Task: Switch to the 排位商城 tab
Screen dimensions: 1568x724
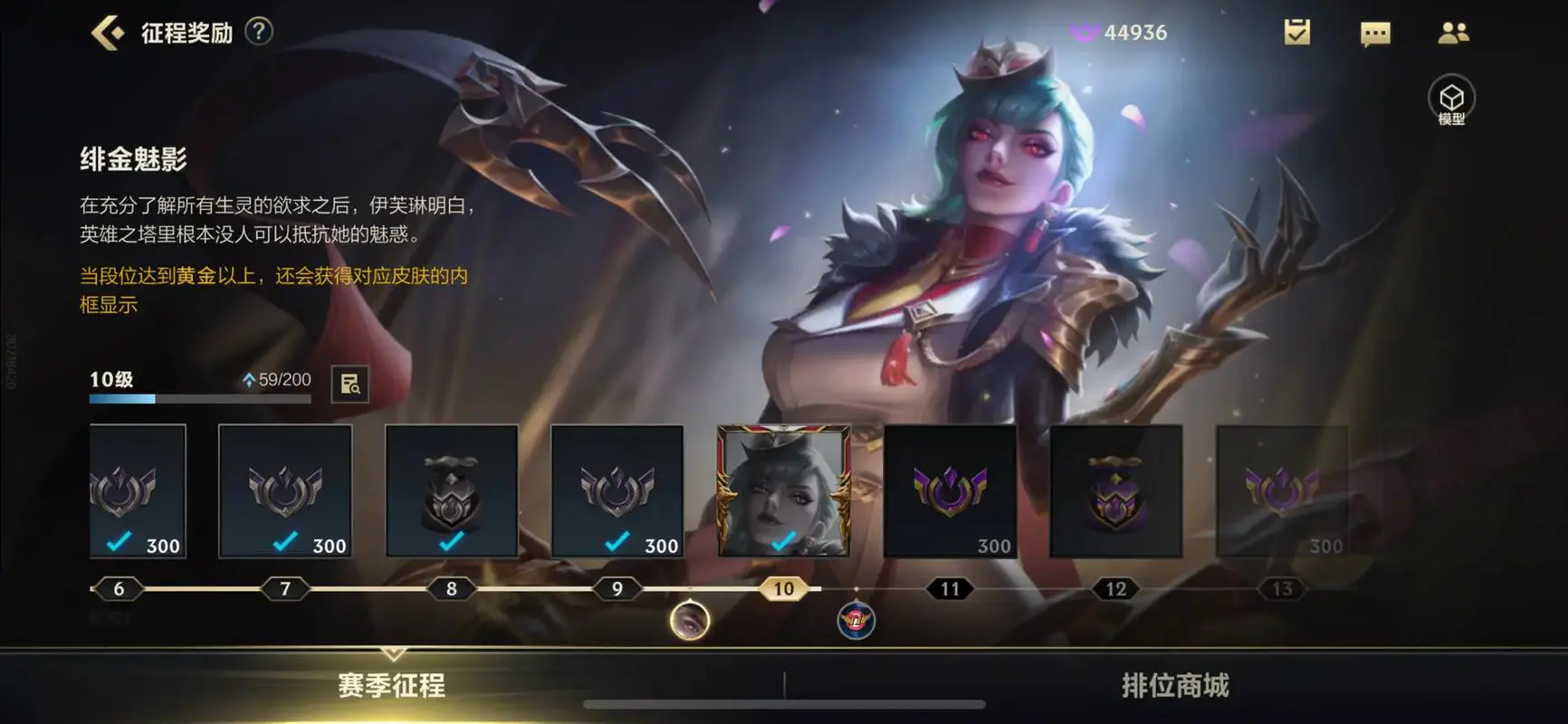Action: pos(1175,685)
